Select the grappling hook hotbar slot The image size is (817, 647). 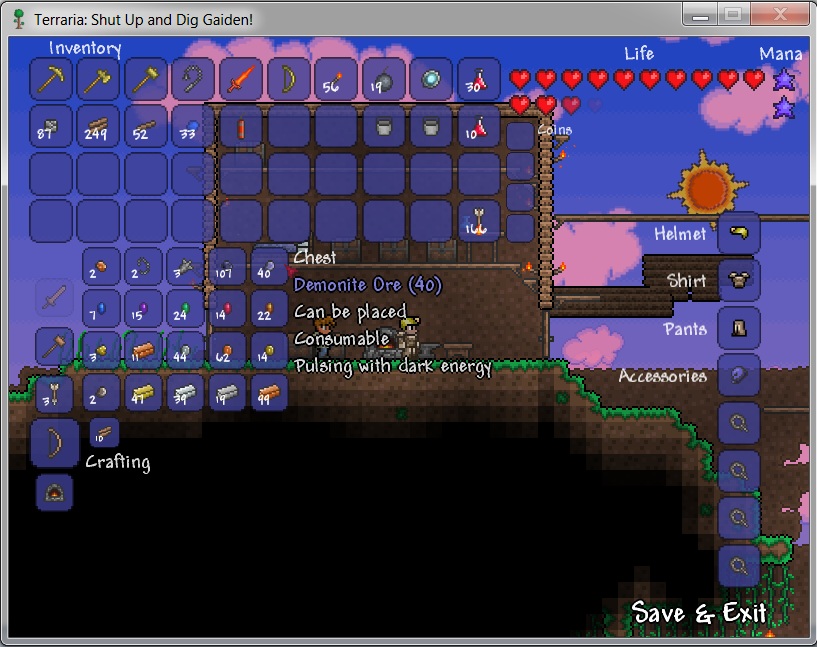[193, 78]
